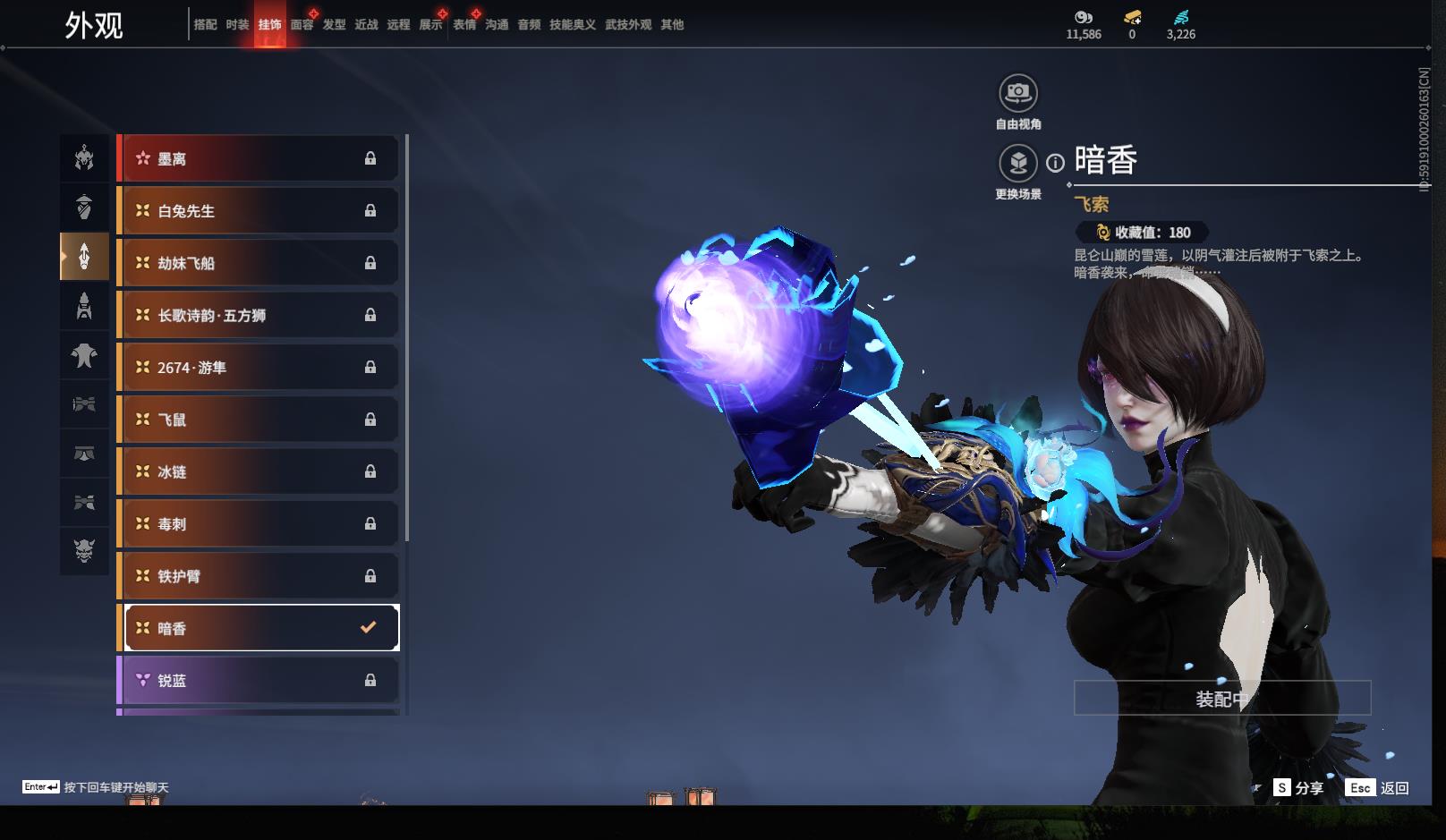Image resolution: width=1446 pixels, height=840 pixels.
Task: Open the 分享 share option
Action: pos(1298,788)
